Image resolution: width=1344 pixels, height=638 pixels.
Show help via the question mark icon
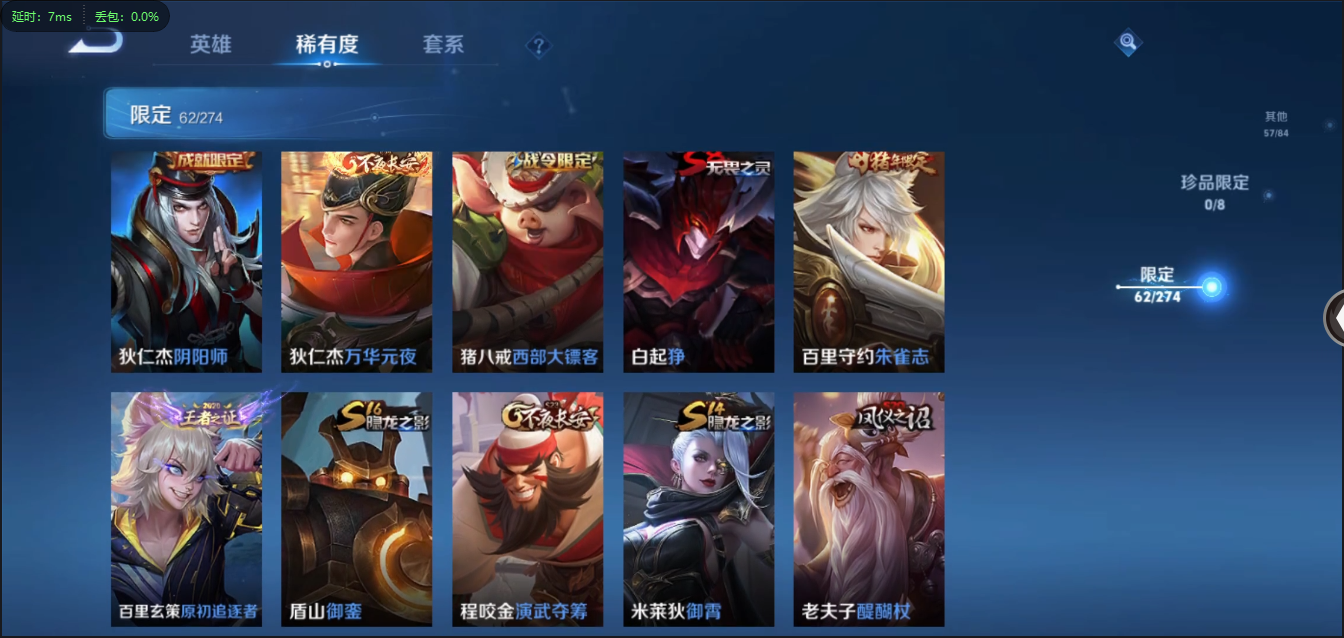click(x=539, y=46)
